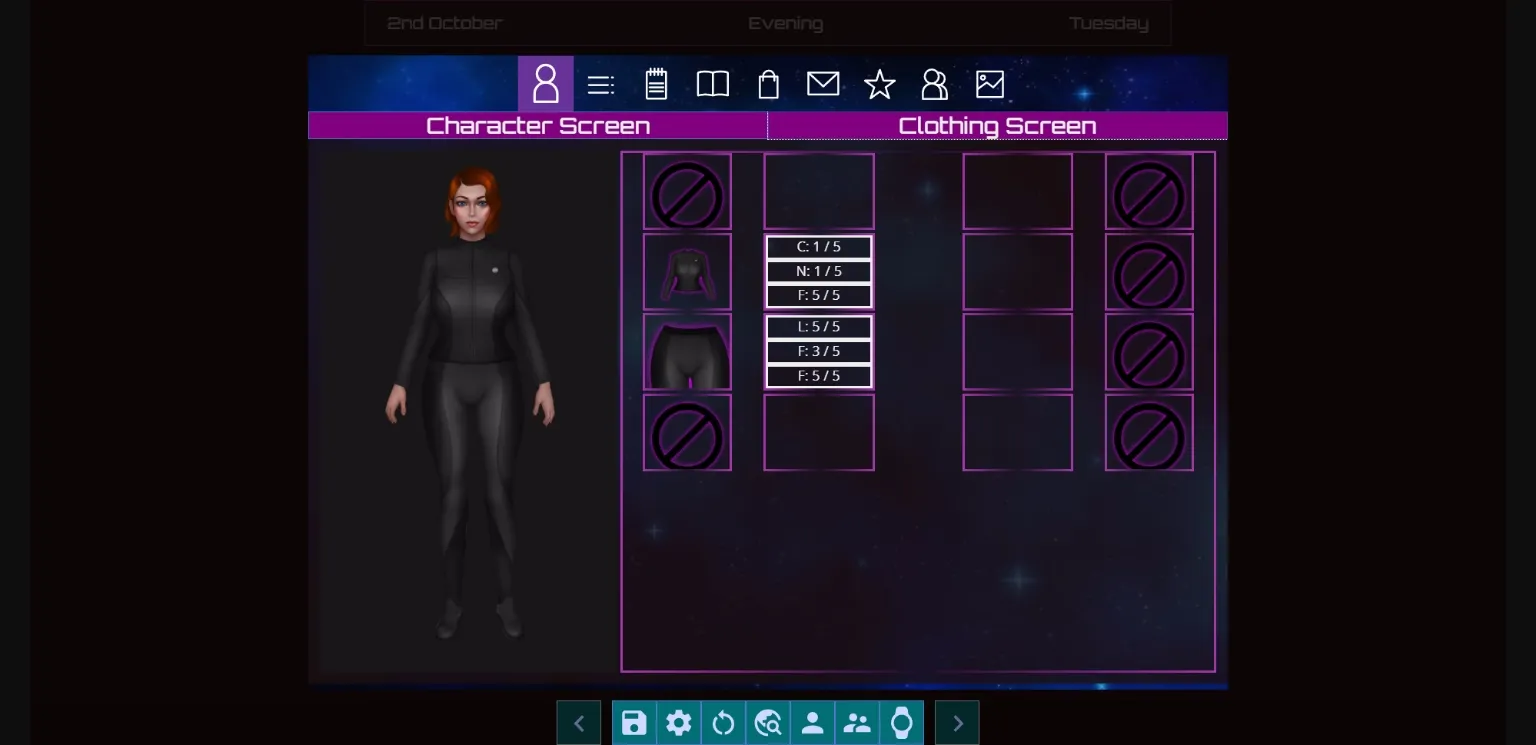Expand the next toolbar page with right chevron

(x=957, y=722)
